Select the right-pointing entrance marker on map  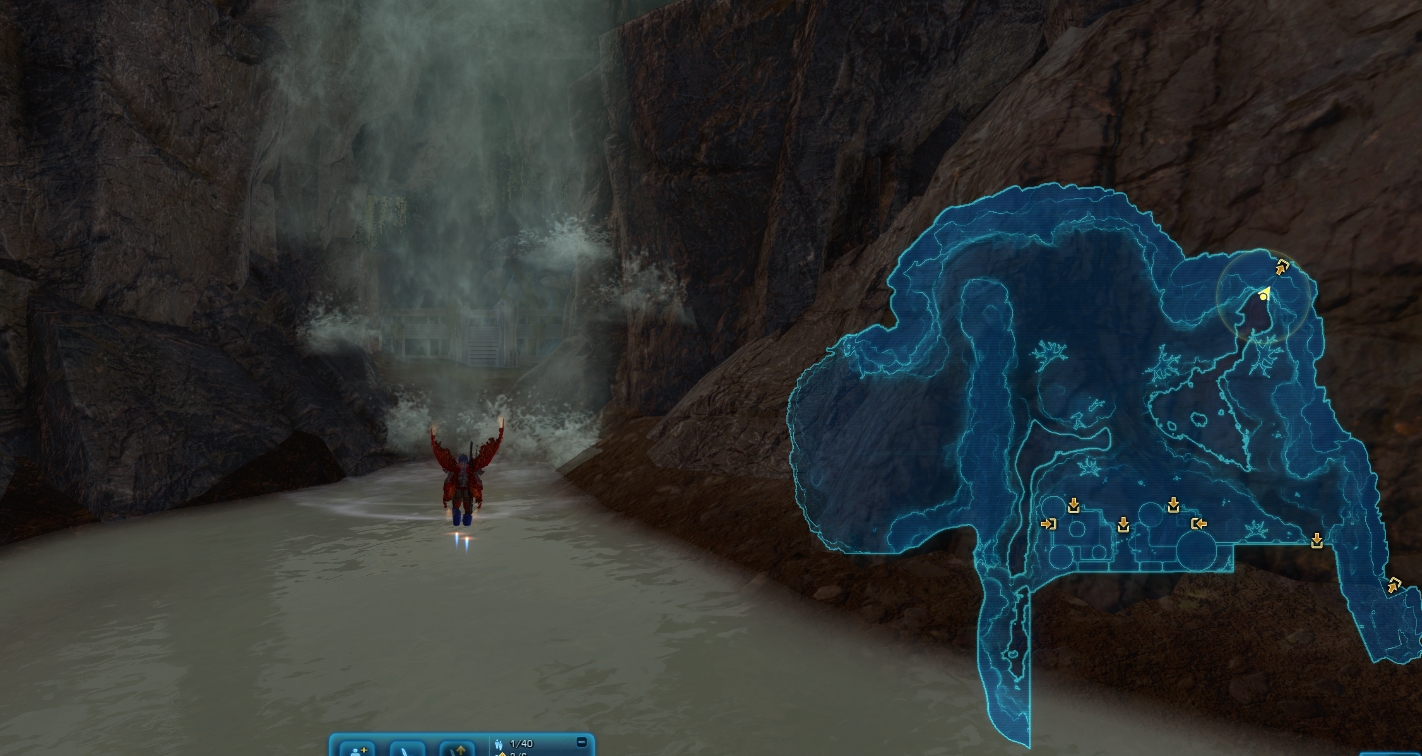1048,523
